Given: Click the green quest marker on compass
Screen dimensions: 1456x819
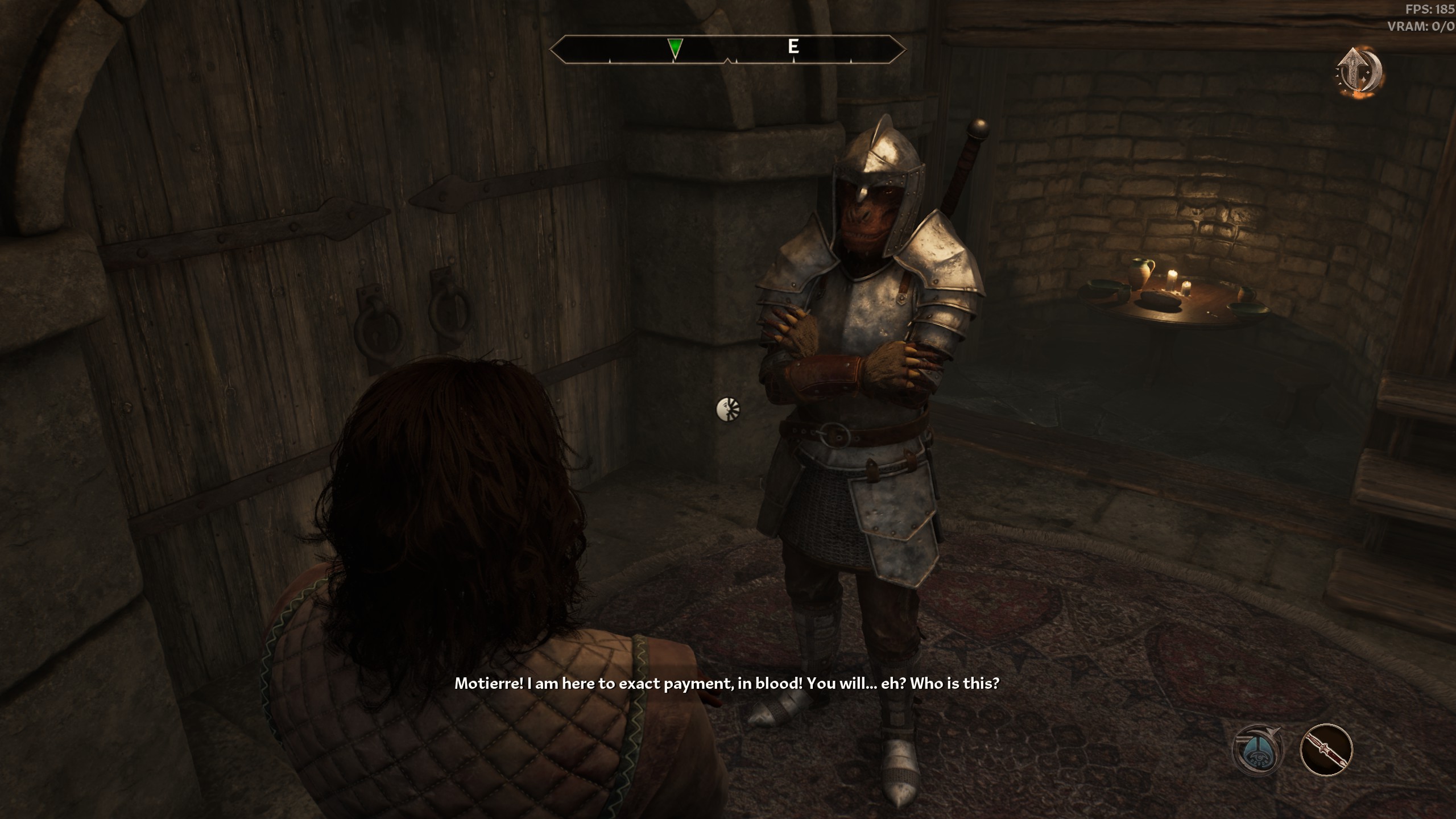Looking at the screenshot, I should 675,48.
